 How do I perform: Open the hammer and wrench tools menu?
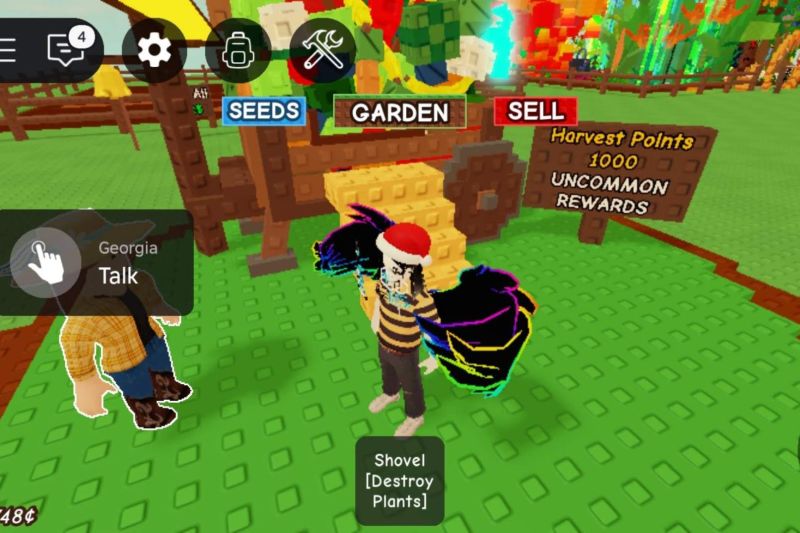[x=323, y=50]
